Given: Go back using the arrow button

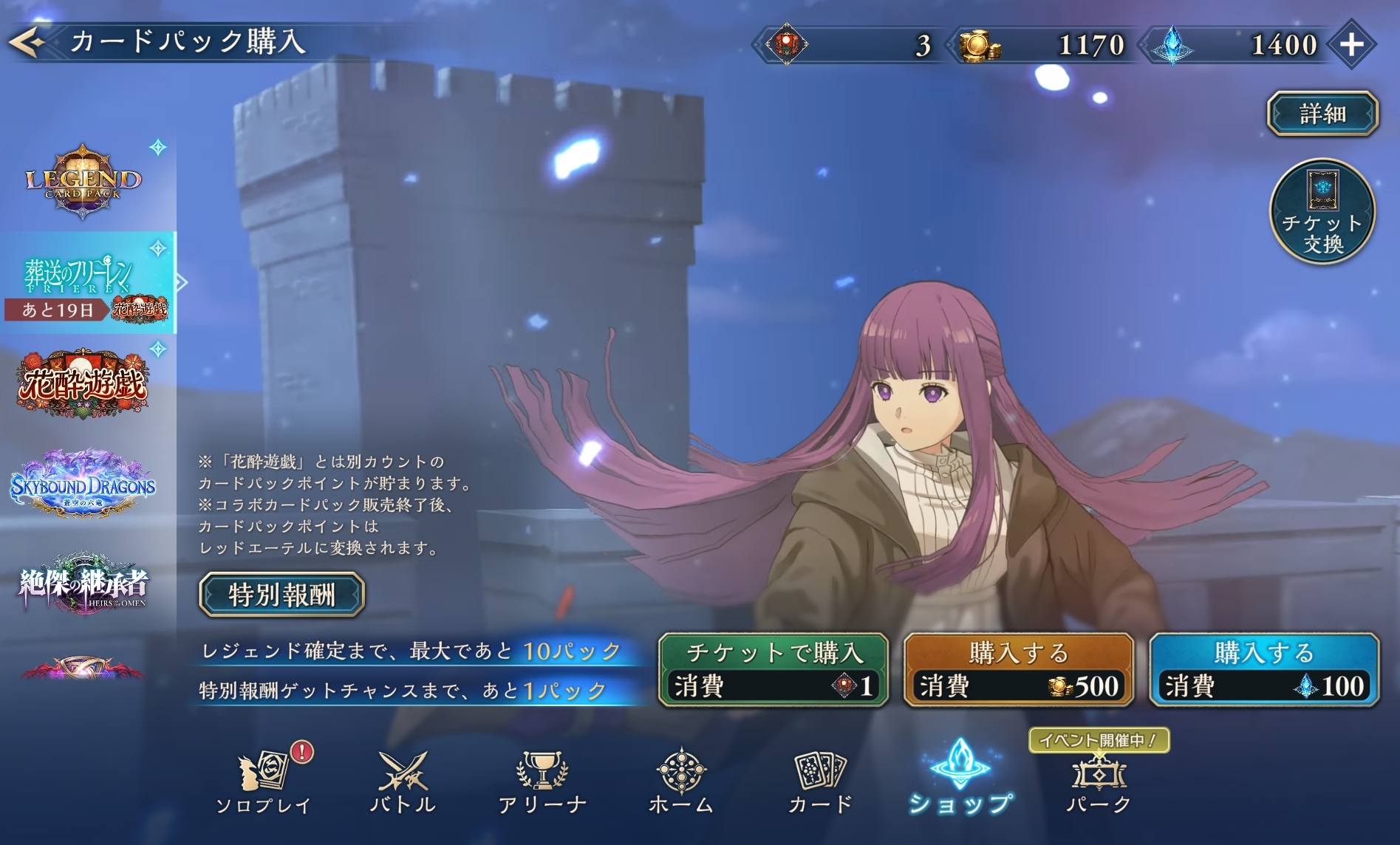Looking at the screenshot, I should pyautogui.click(x=27, y=43).
